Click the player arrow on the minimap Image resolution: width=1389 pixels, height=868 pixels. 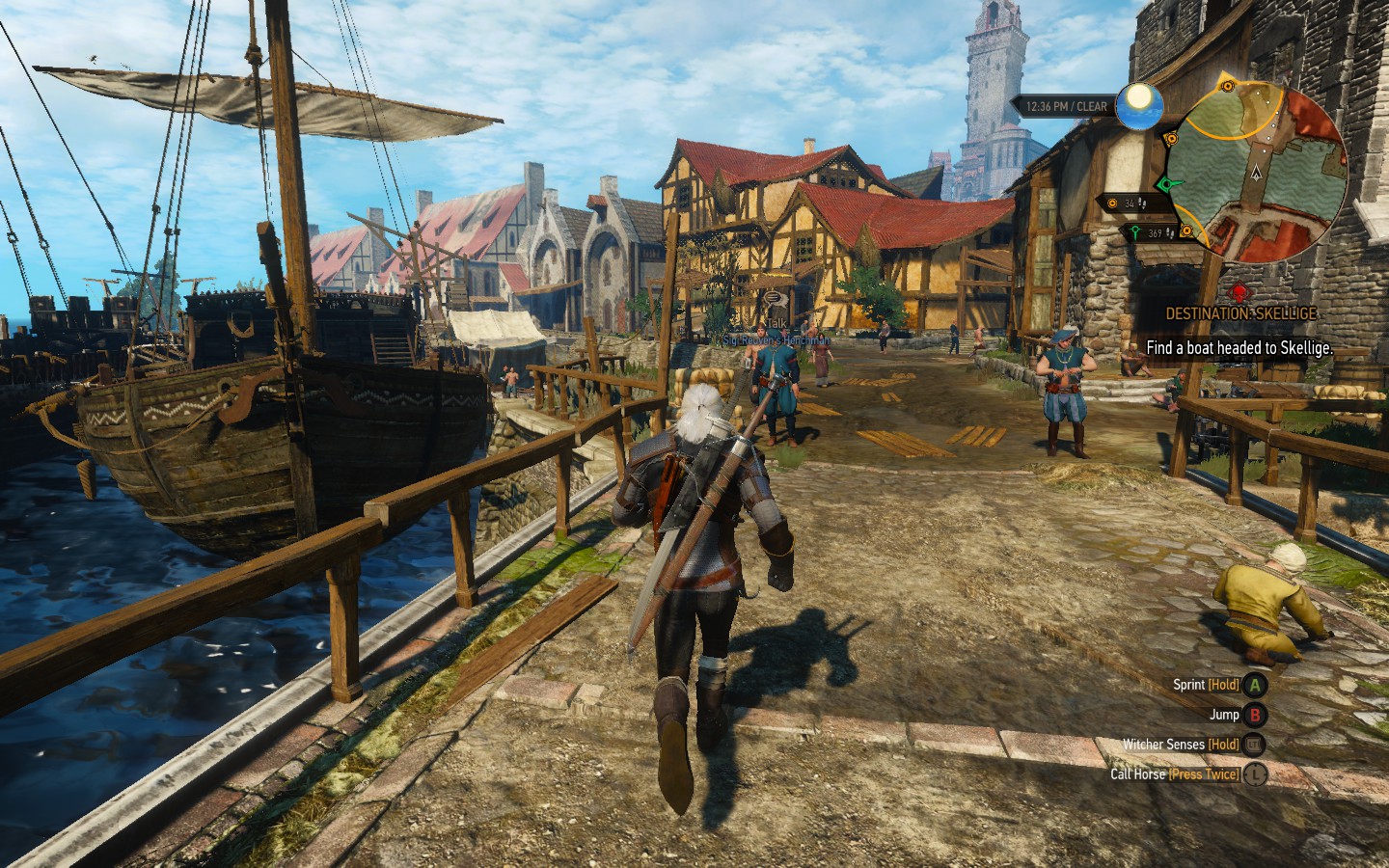pos(1255,175)
